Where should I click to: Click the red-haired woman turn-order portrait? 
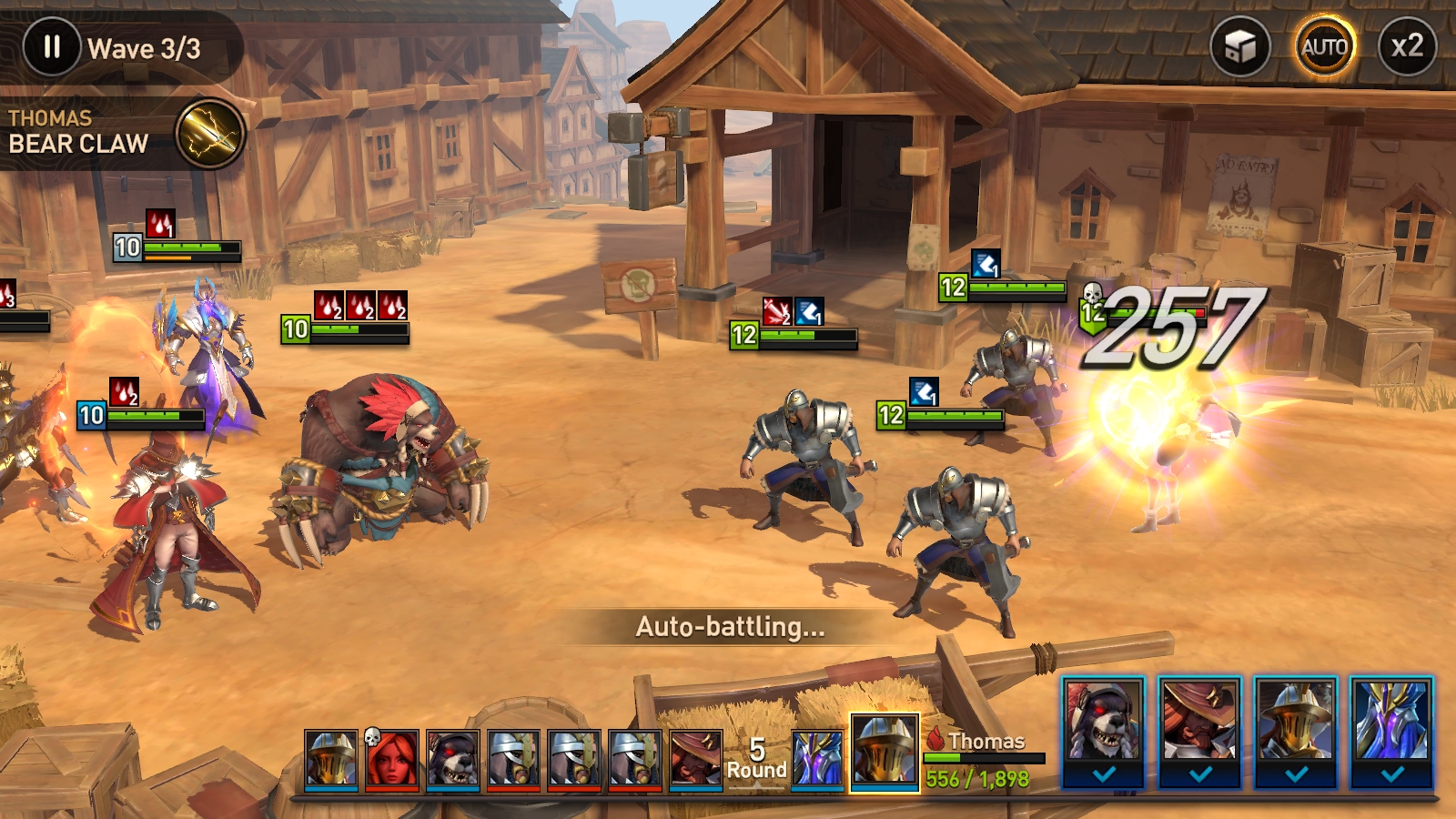pos(392,758)
